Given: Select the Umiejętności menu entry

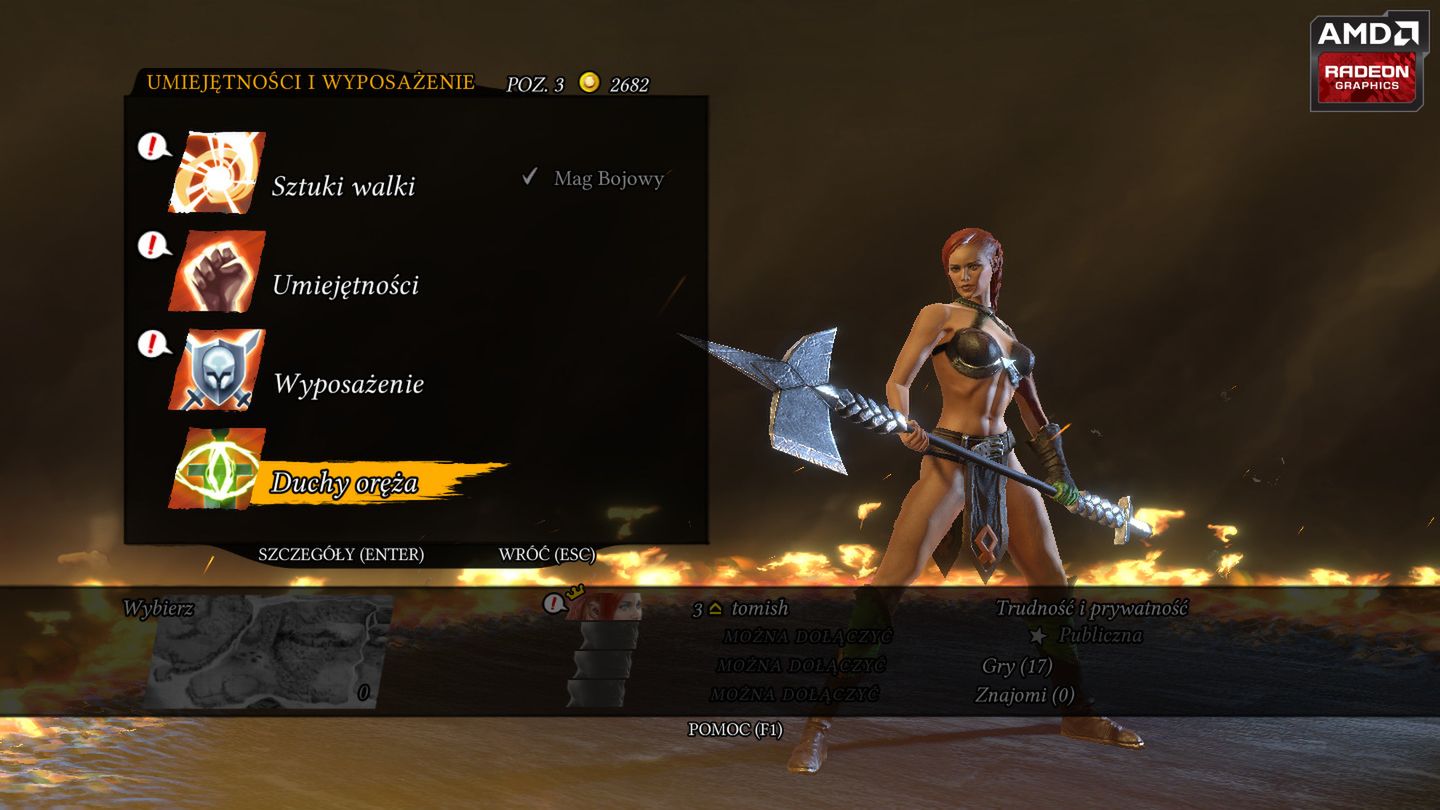Looking at the screenshot, I should (345, 285).
